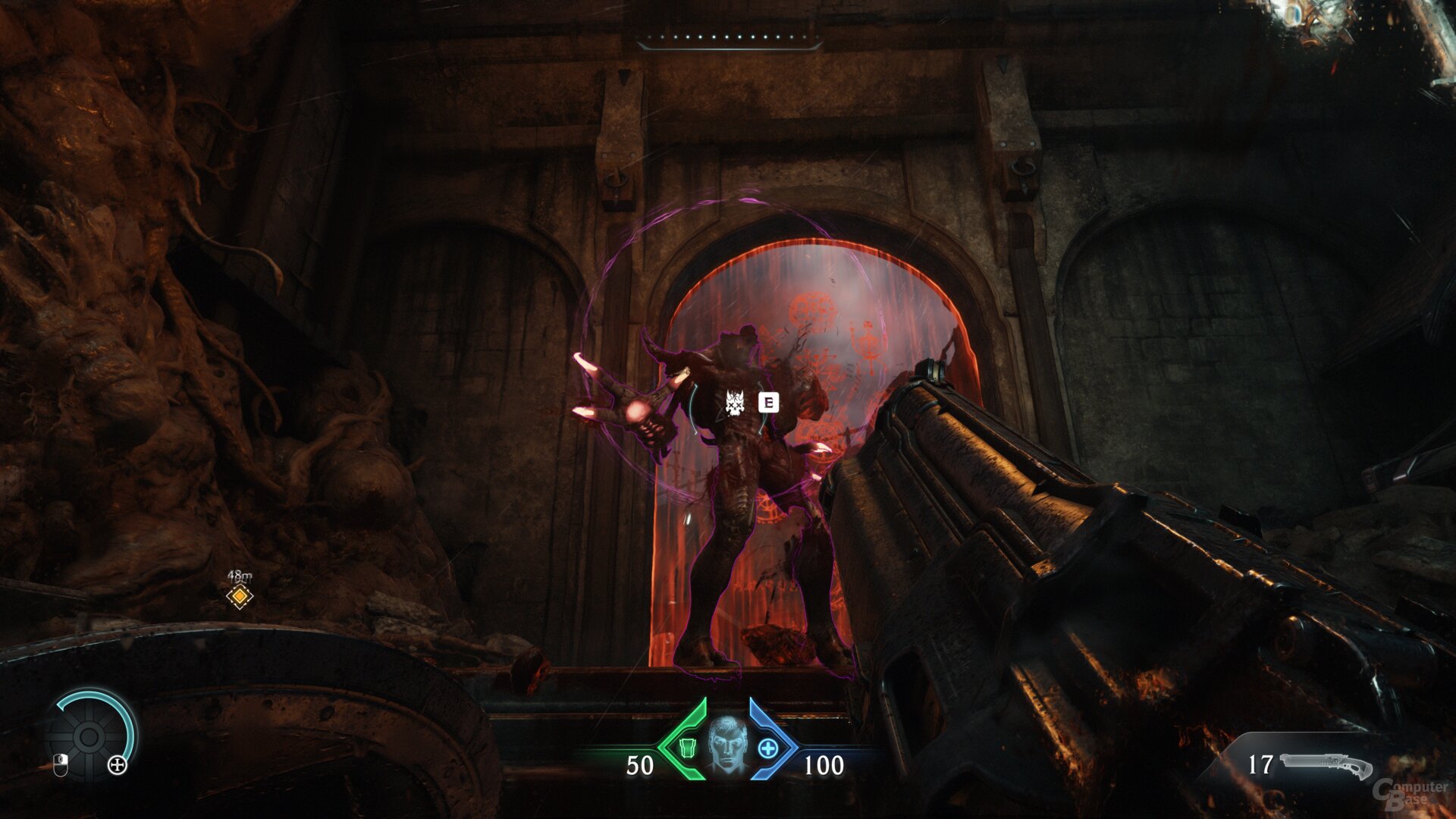Click the blue plus armor icon near 100
This screenshot has width=1456, height=819.
point(767,748)
